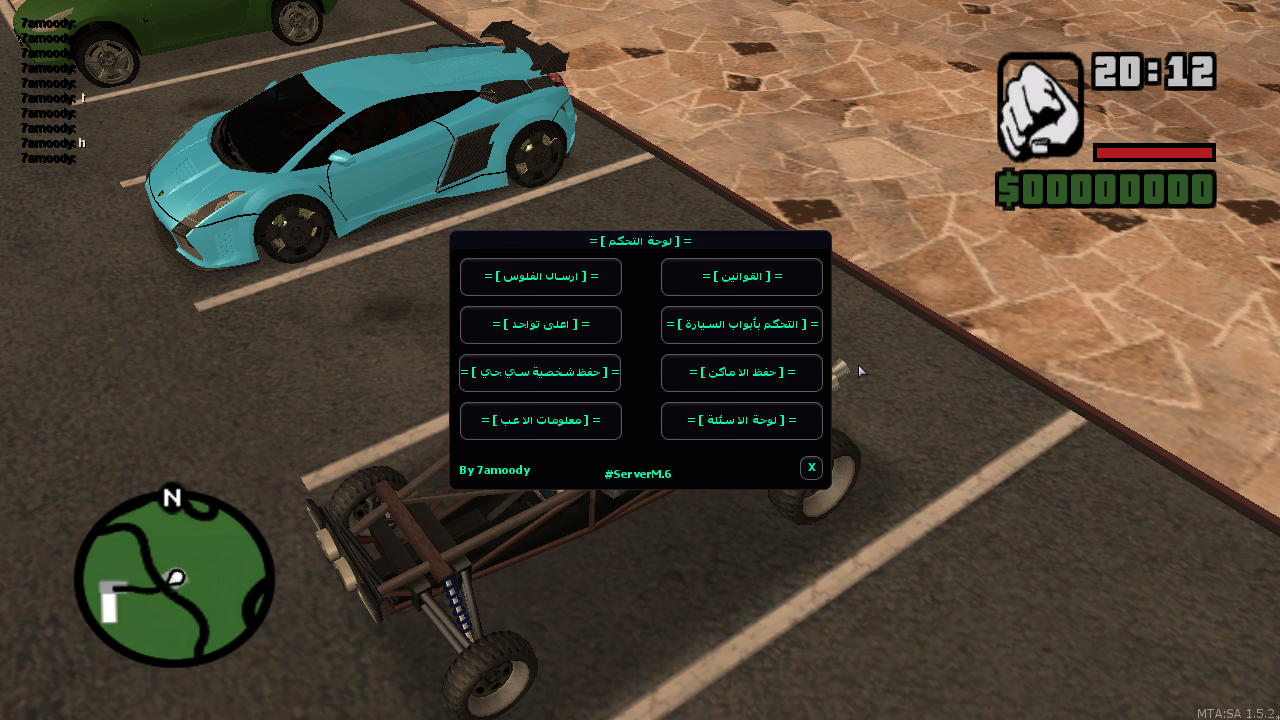Open the ارسال الفلوس (send money) button
The width and height of the screenshot is (1280, 720).
pyautogui.click(x=541, y=277)
